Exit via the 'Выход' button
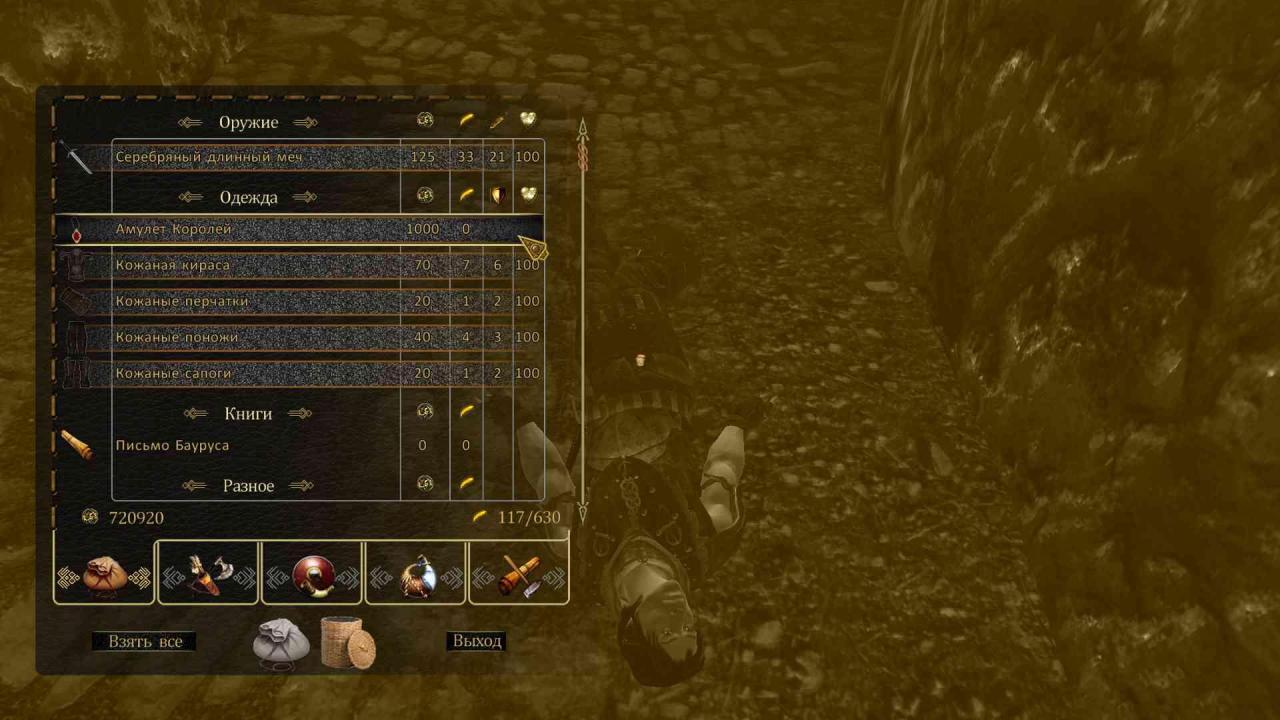 476,641
